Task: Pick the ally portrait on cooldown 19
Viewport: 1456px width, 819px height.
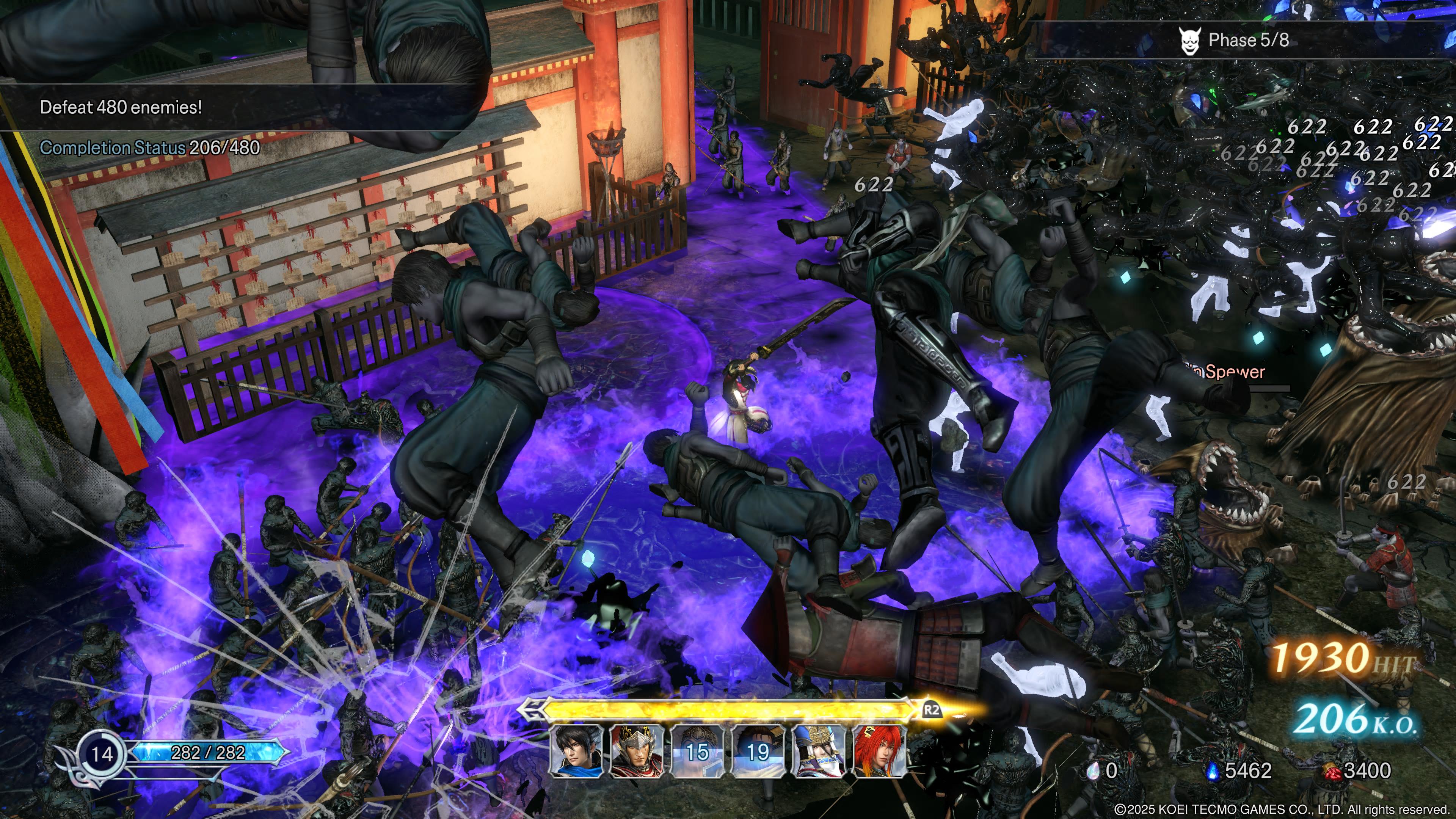Action: click(x=758, y=751)
